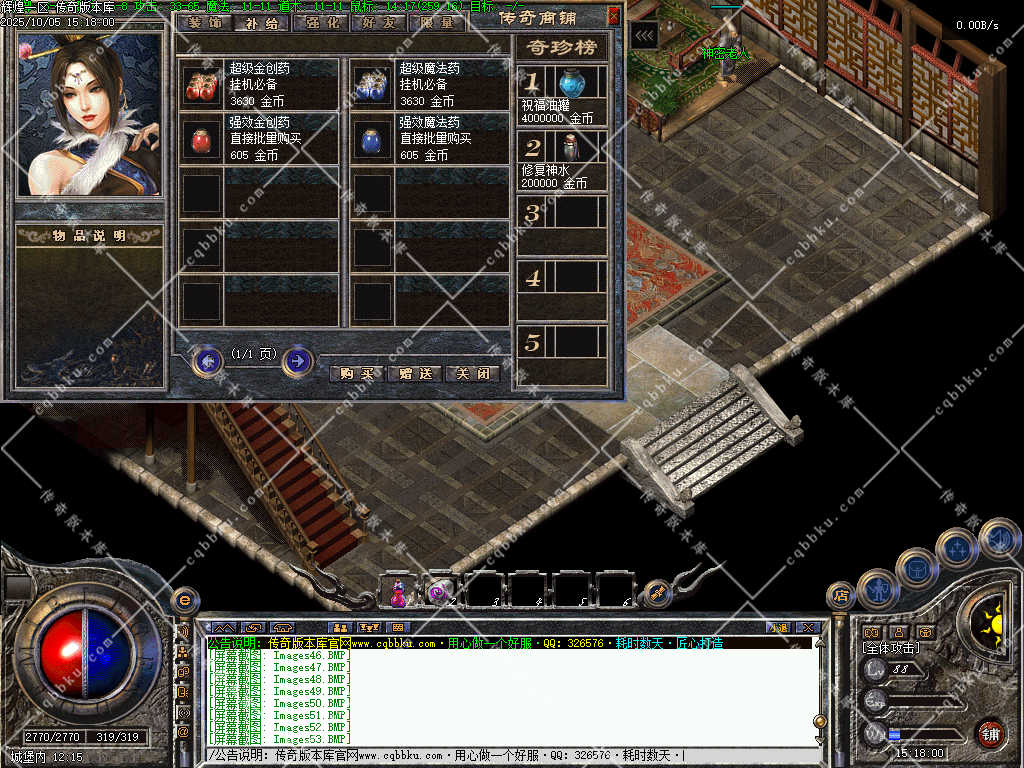Go to the next shop page
This screenshot has height=768, width=1024.
coord(297,360)
